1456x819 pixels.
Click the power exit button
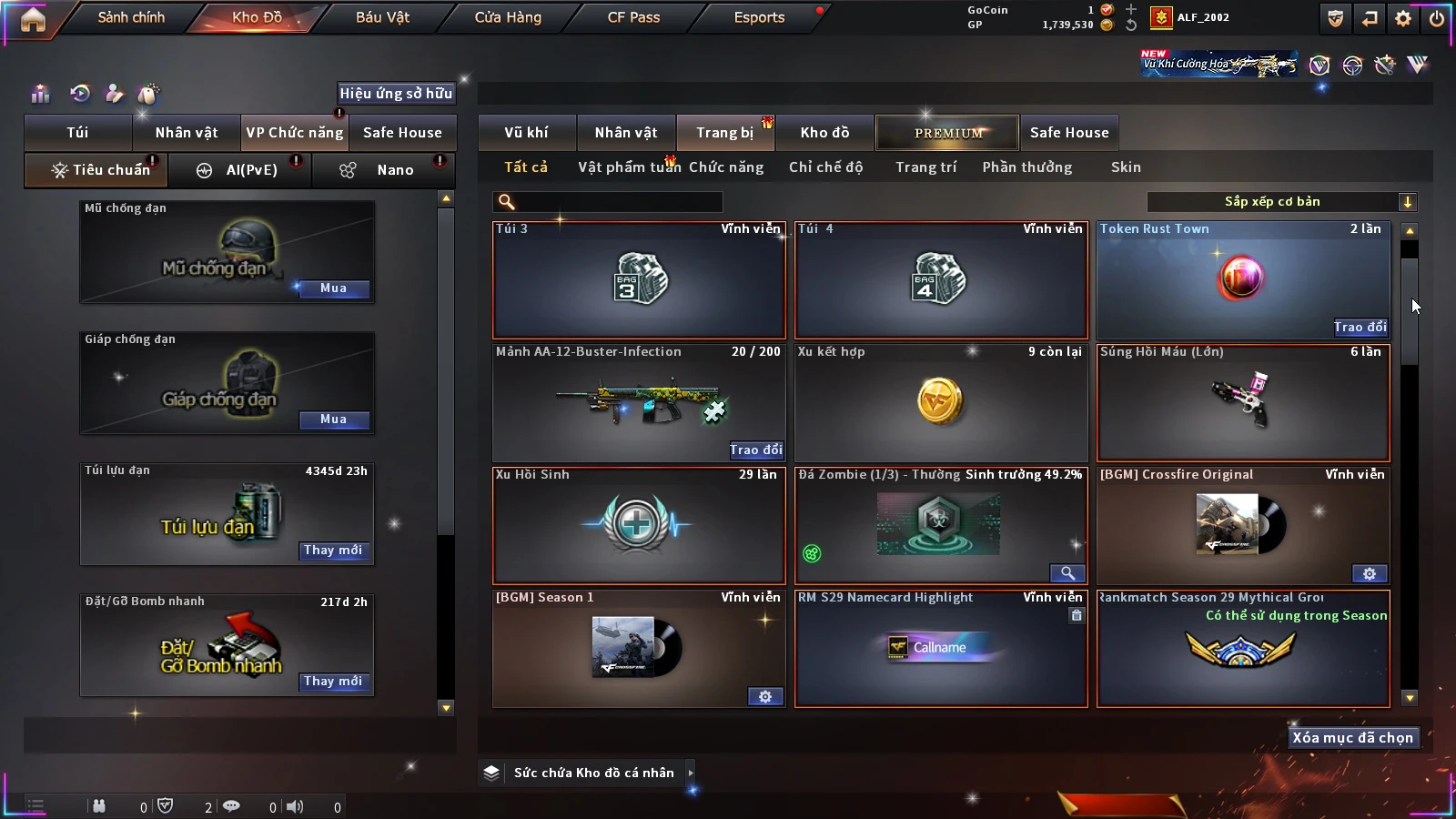pyautogui.click(x=1437, y=18)
